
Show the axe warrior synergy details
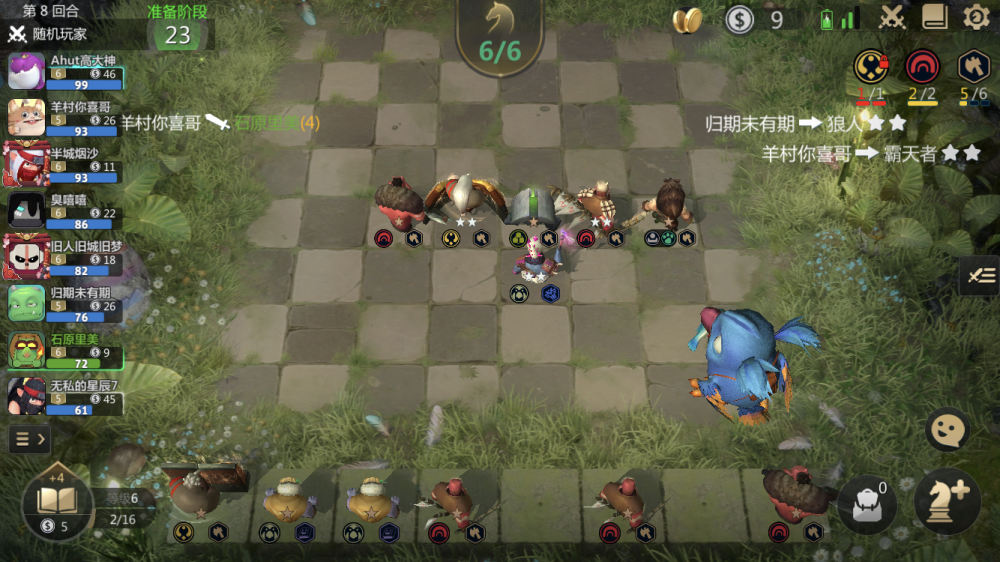click(x=974, y=68)
